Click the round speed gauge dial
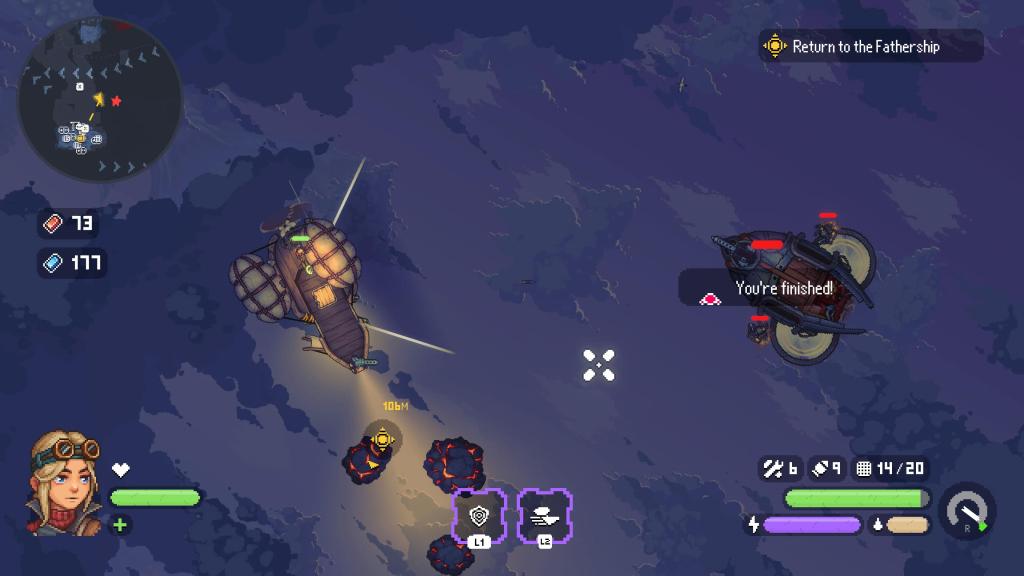 [x=967, y=510]
